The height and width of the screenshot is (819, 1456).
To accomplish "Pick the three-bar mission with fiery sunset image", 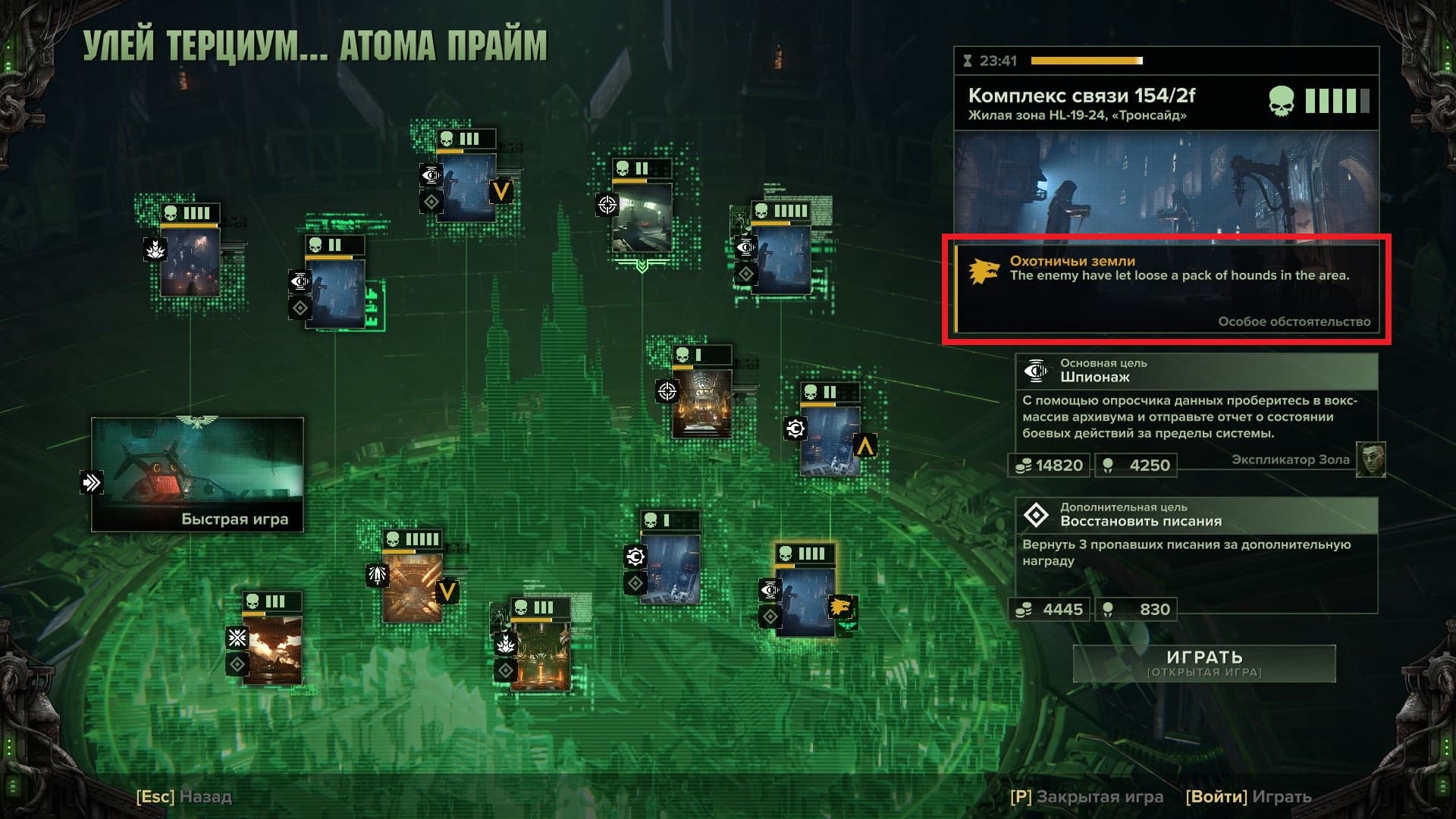I will [272, 647].
